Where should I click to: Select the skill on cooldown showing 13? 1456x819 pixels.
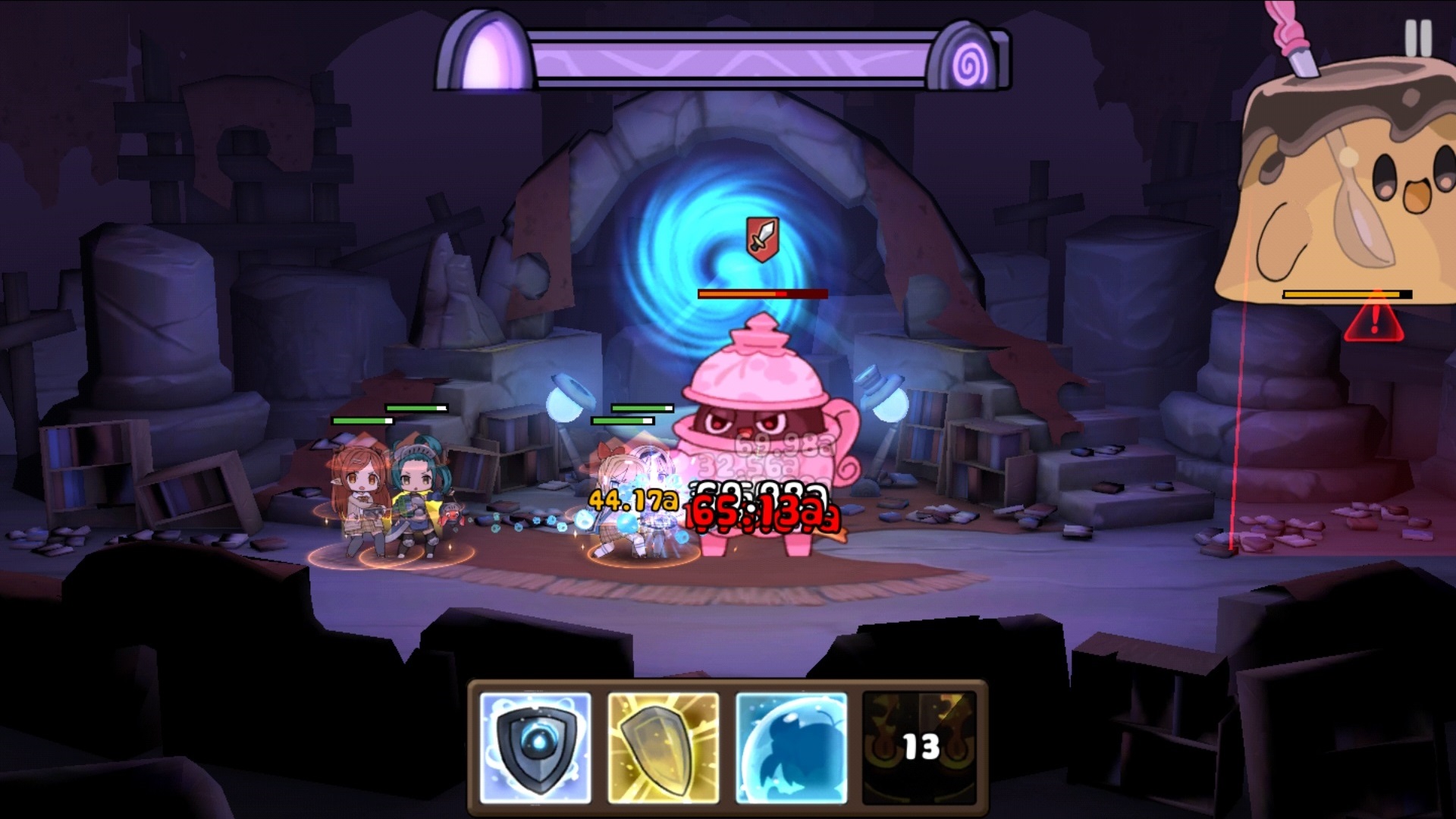click(919, 747)
